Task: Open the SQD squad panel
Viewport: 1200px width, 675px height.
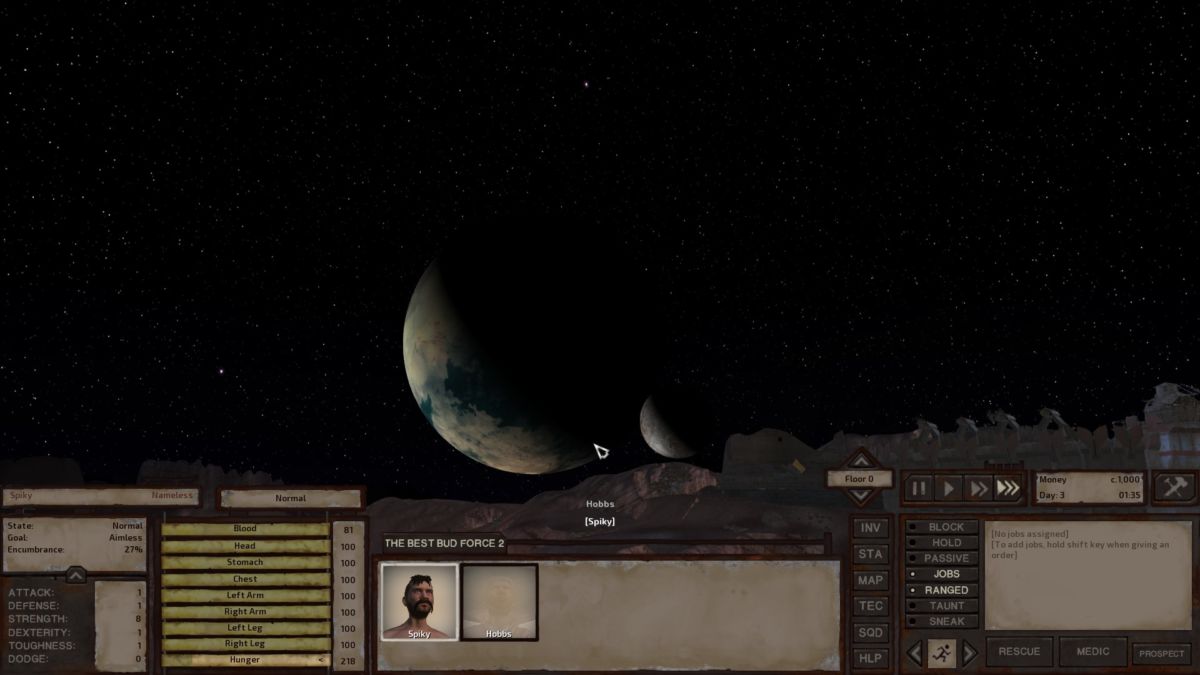Action: 871,632
